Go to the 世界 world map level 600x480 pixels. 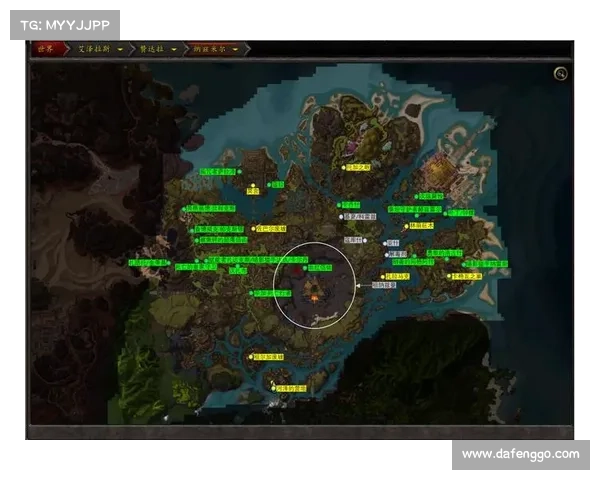(45, 48)
